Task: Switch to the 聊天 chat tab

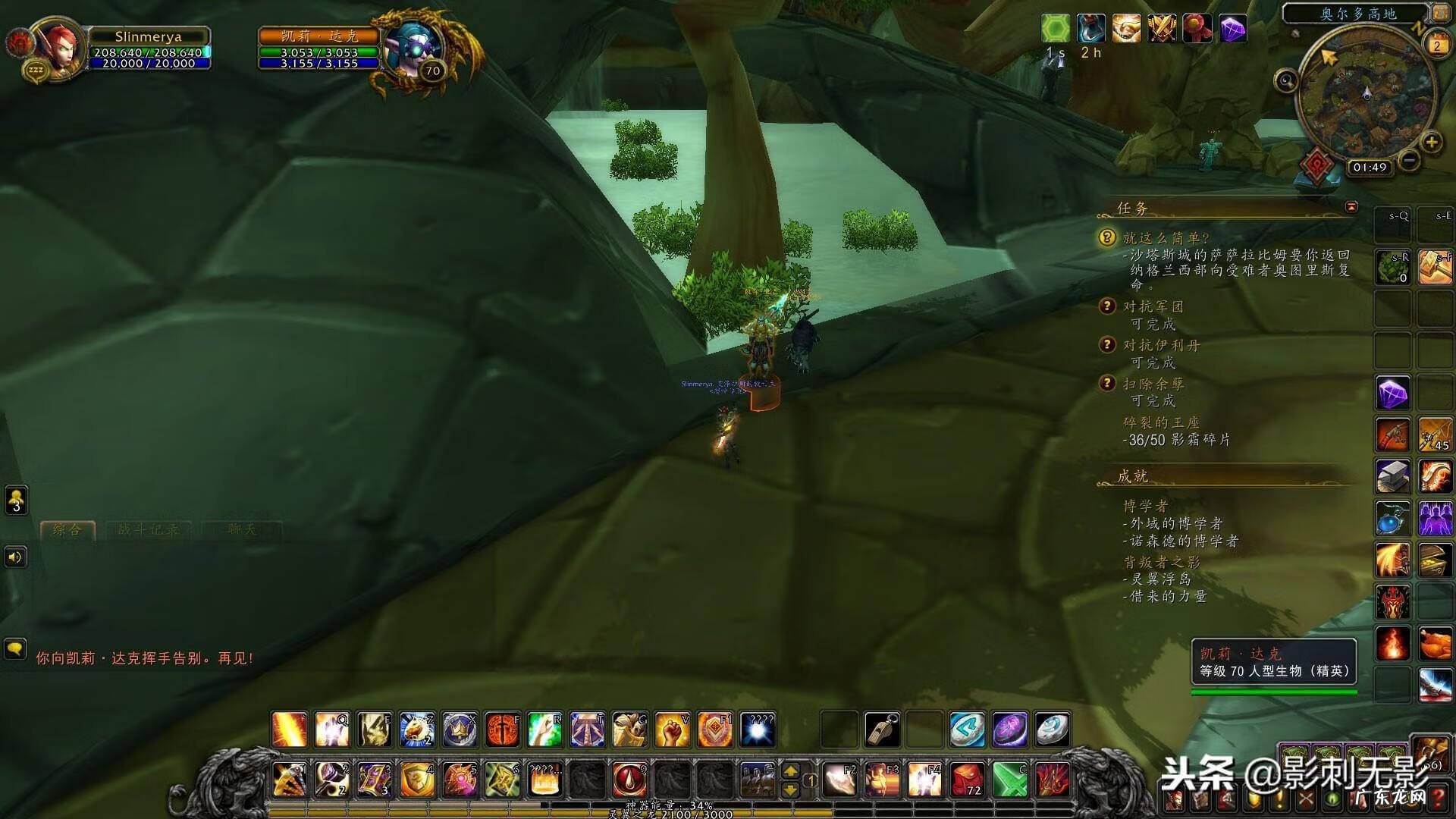Action: point(242,529)
